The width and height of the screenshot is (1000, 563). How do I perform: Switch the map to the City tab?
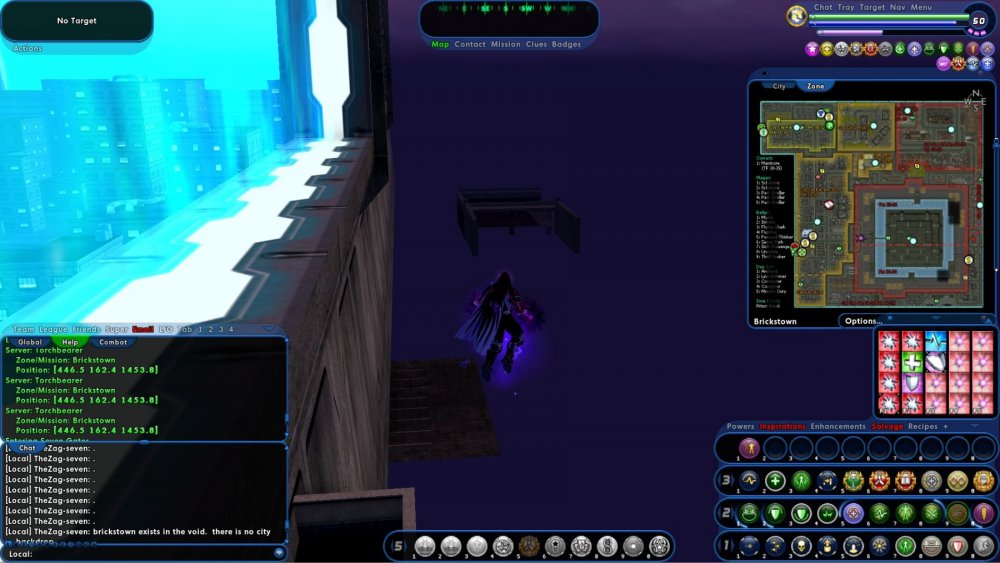(x=779, y=87)
